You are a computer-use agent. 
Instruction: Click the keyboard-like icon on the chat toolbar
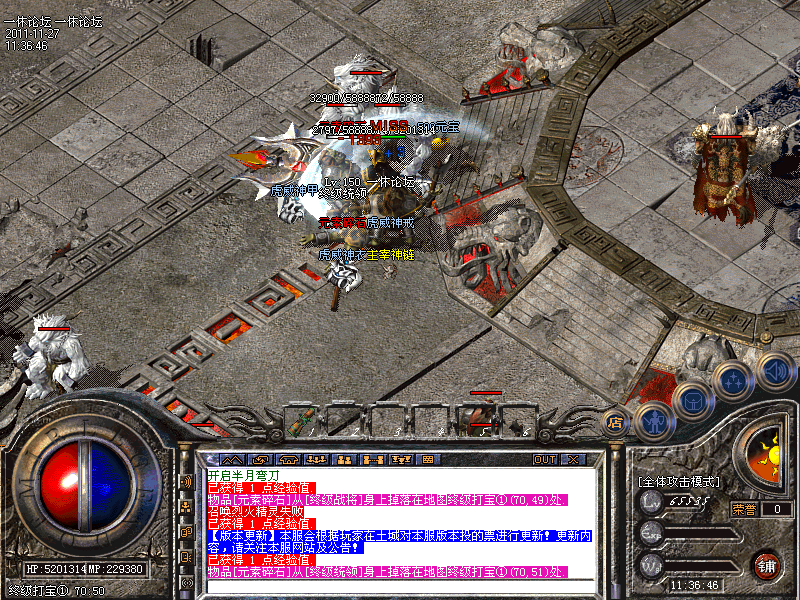[426, 460]
